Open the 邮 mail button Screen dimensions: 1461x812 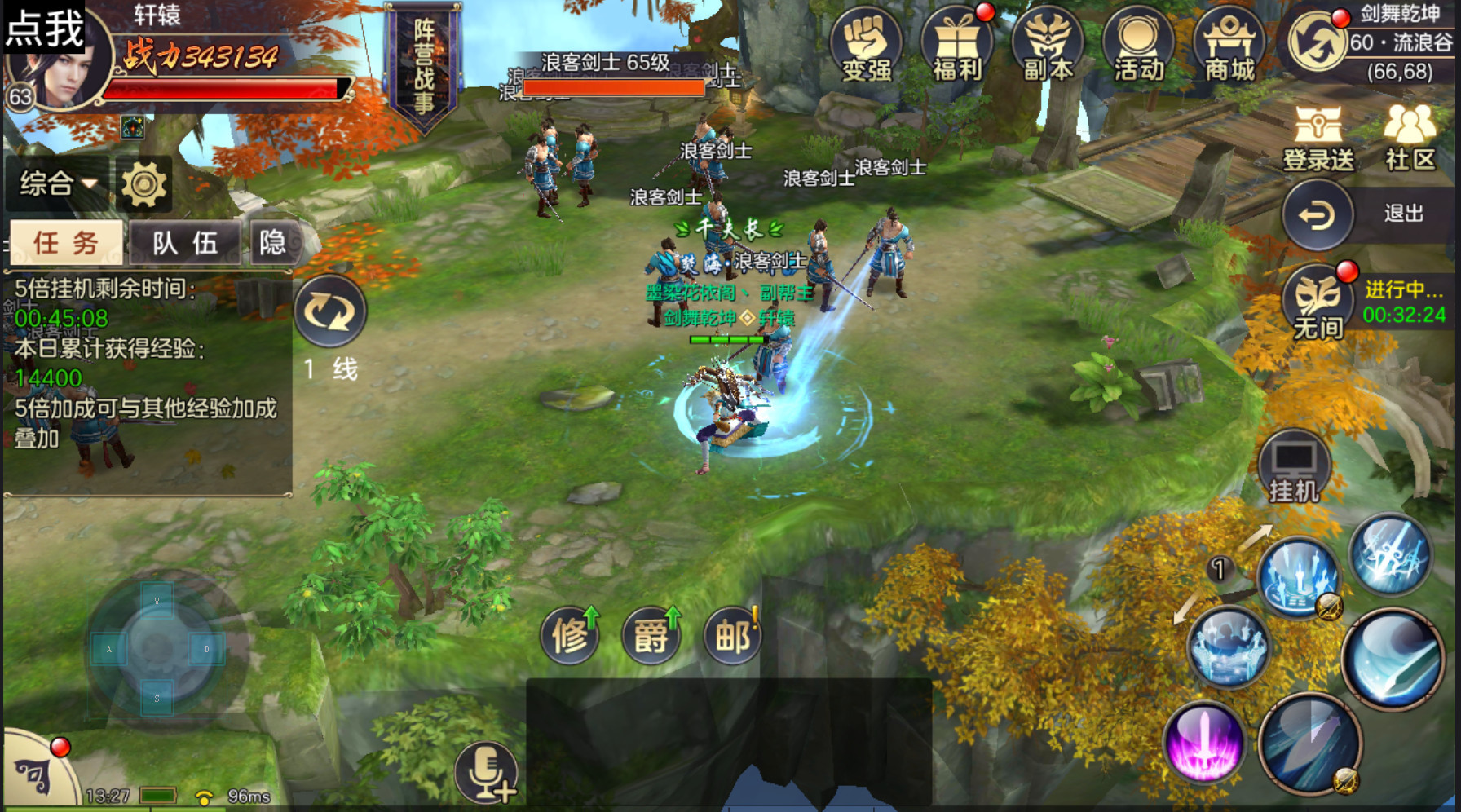coord(732,635)
